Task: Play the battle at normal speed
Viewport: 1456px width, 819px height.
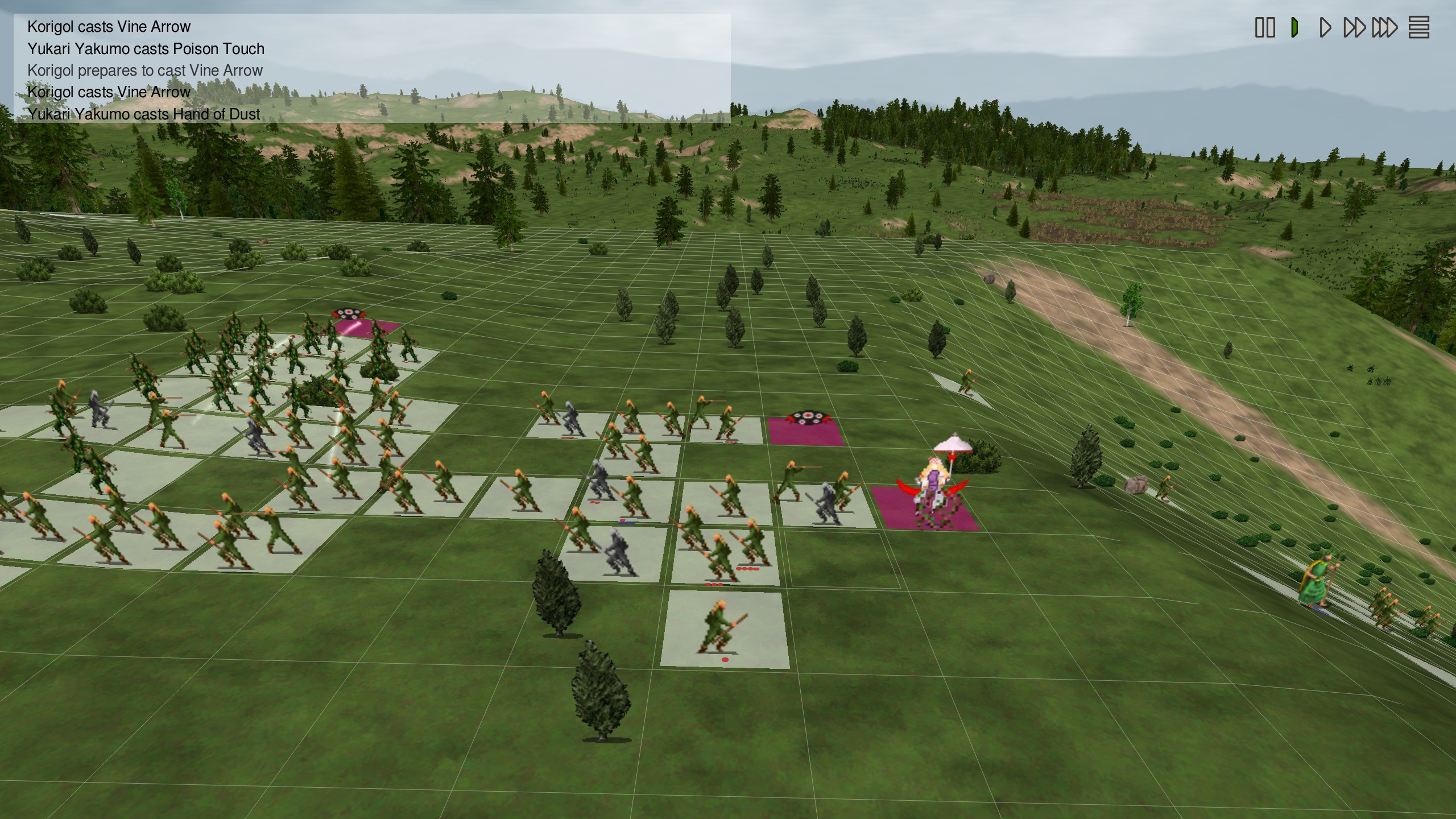Action: [x=1325, y=27]
